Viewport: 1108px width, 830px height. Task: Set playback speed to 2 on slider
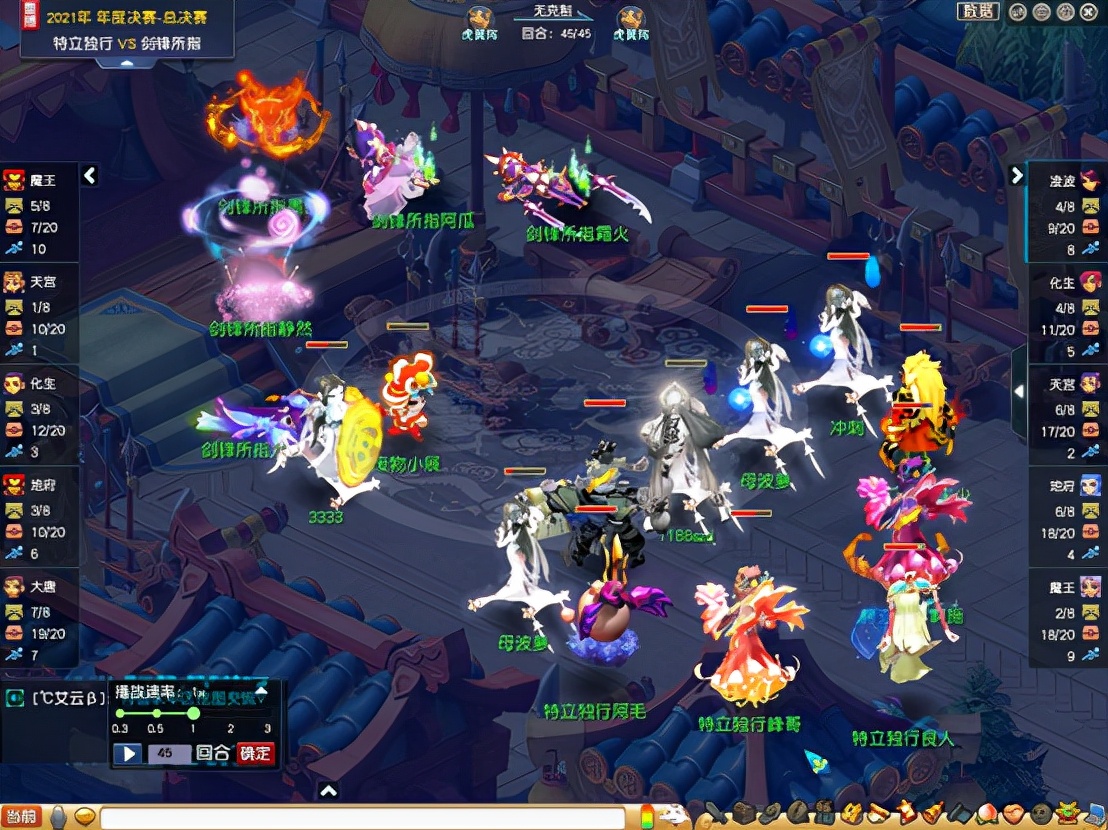tap(231, 713)
